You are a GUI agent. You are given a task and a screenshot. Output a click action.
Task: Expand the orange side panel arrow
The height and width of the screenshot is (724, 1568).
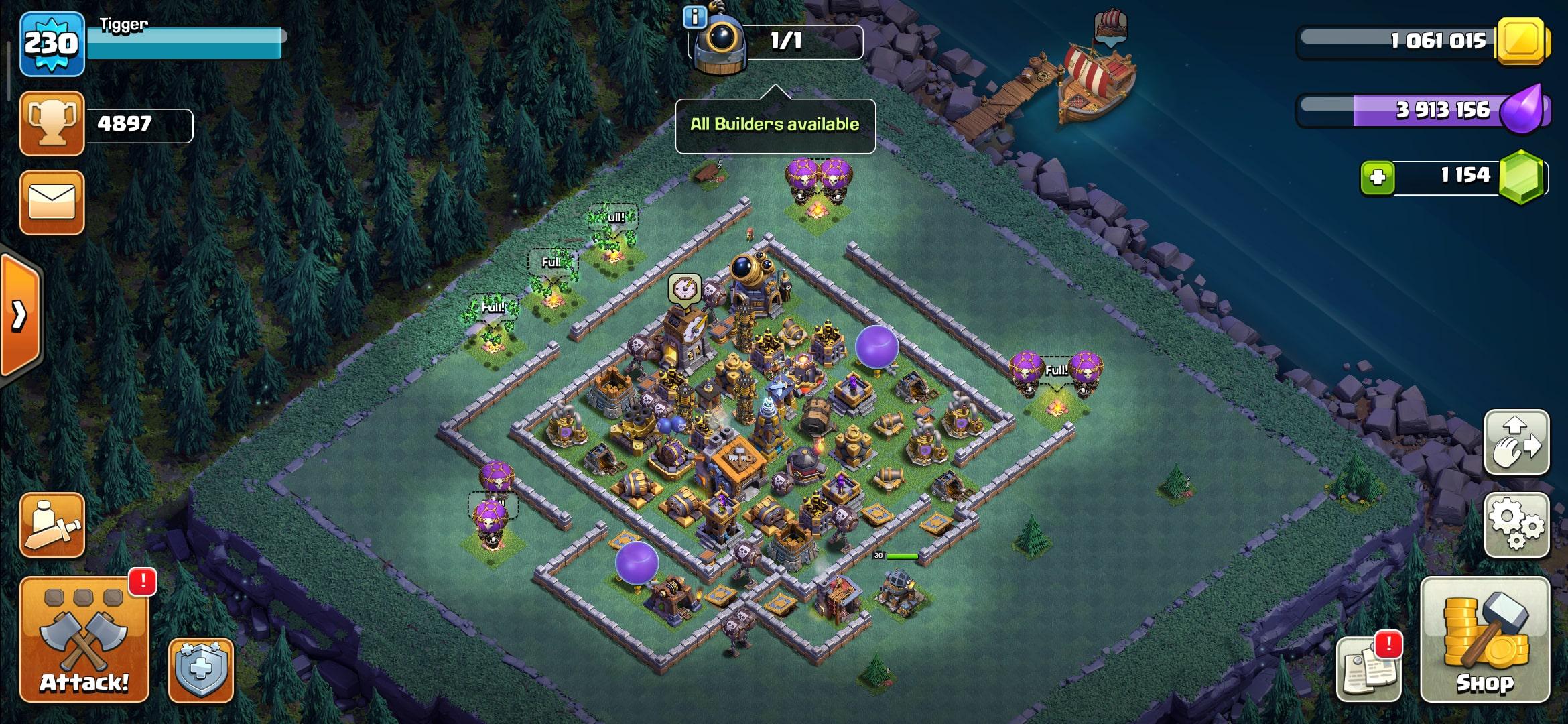coord(20,315)
